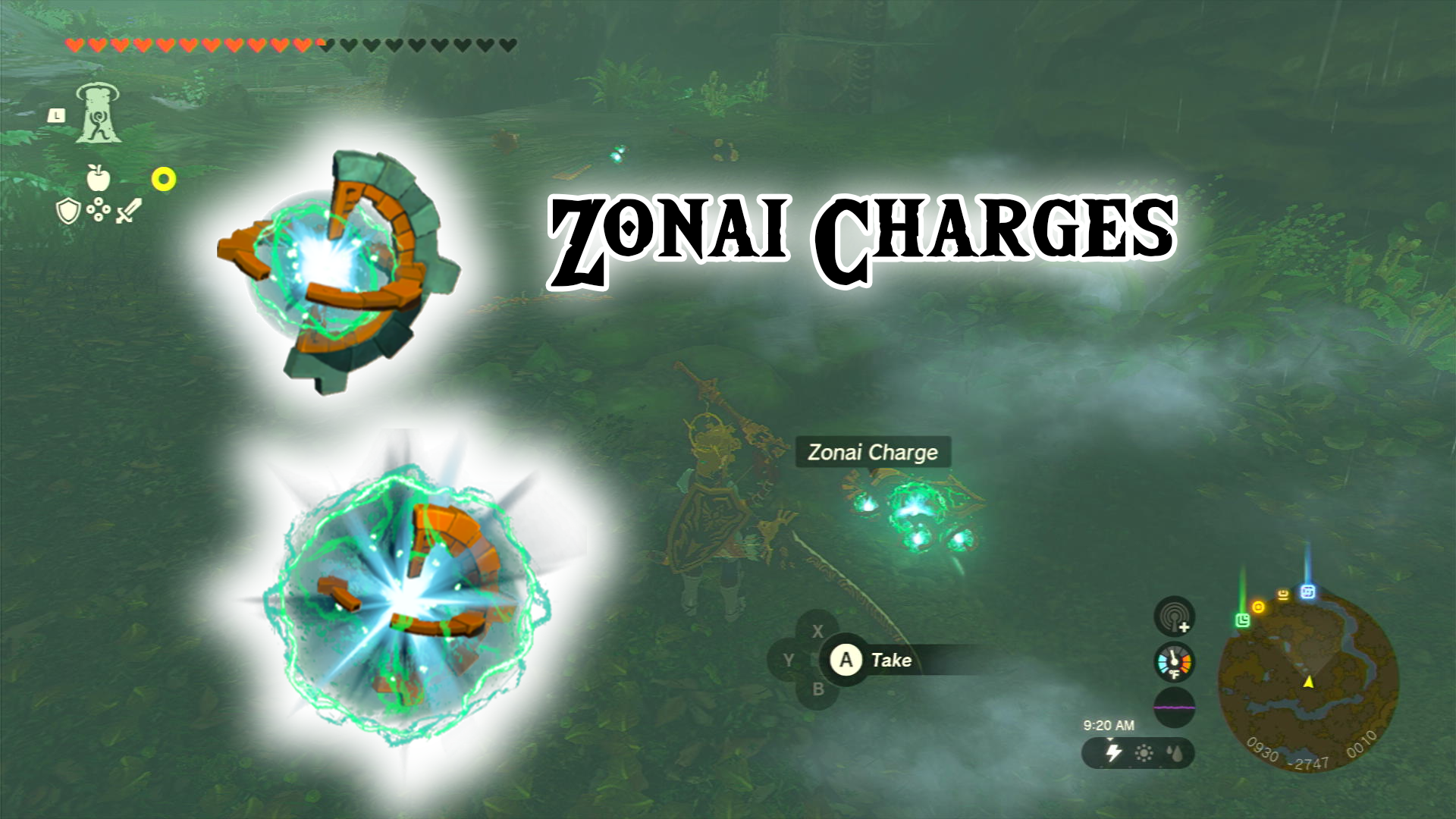Click the tower sensor icon with plus sign
The image size is (1456, 819).
coord(1175,617)
